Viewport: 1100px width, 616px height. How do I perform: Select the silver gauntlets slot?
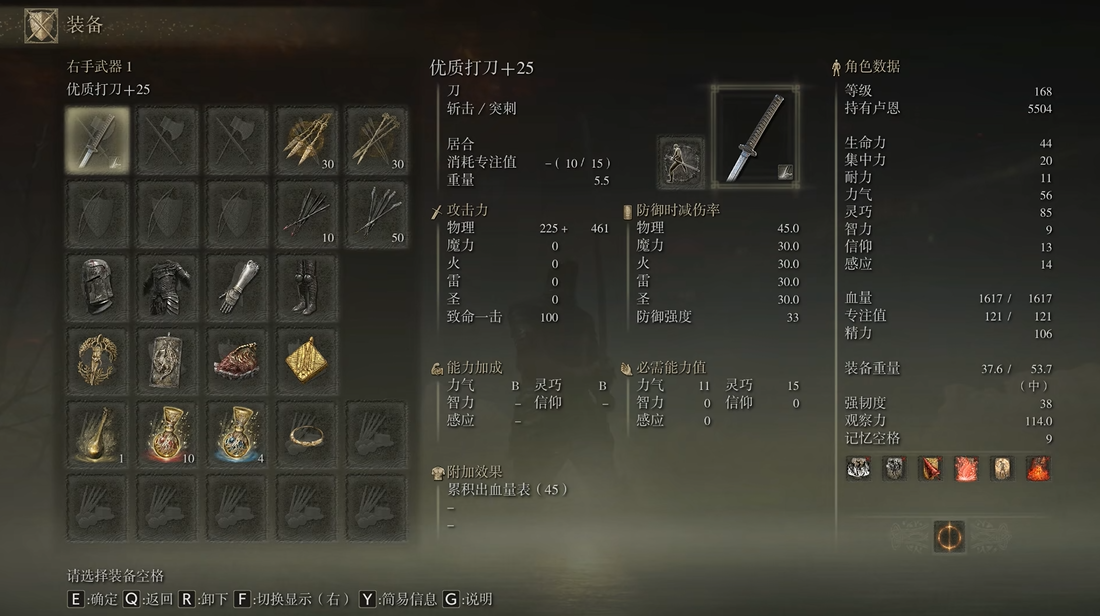click(x=237, y=285)
